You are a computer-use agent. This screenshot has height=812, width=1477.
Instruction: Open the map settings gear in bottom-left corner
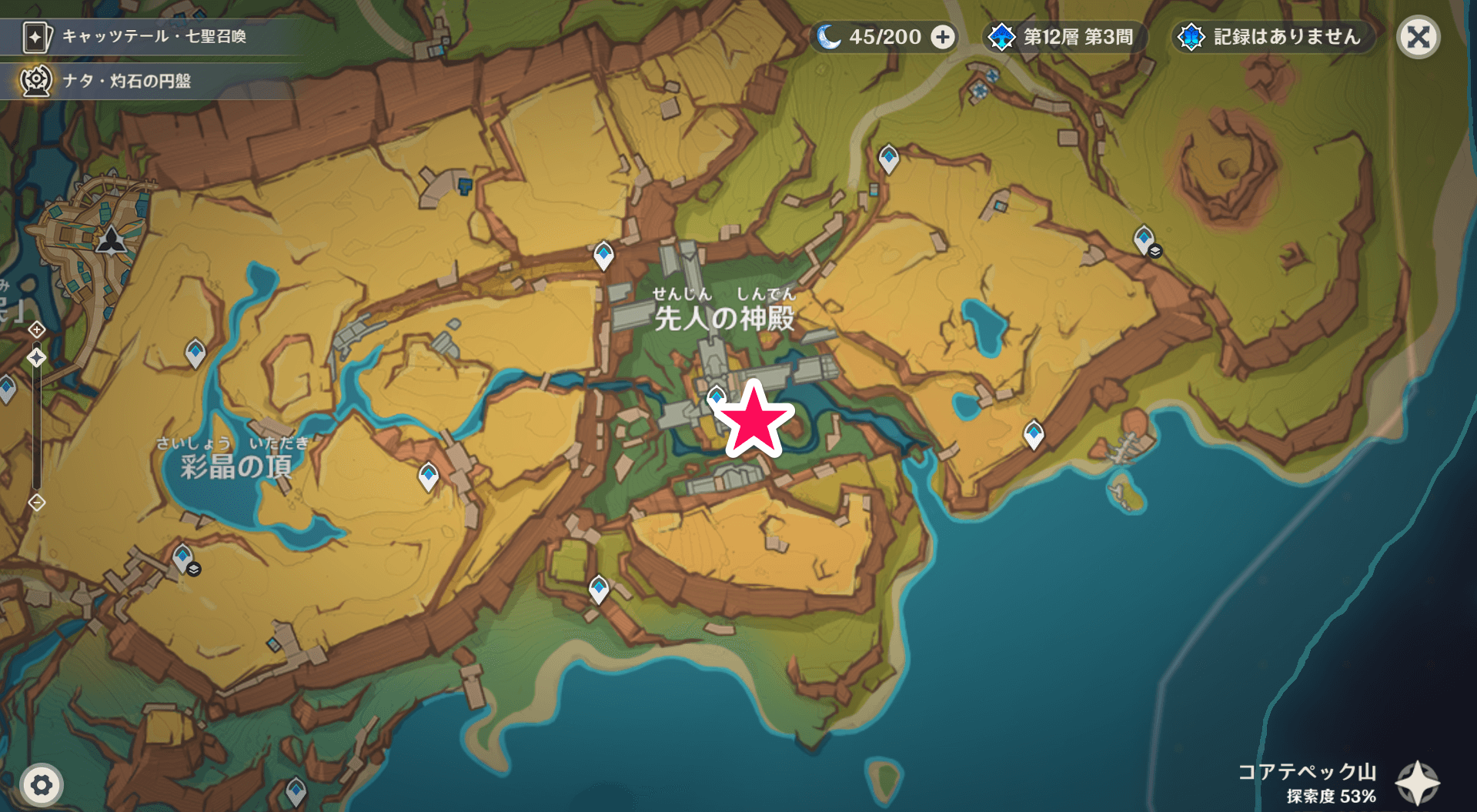click(42, 784)
